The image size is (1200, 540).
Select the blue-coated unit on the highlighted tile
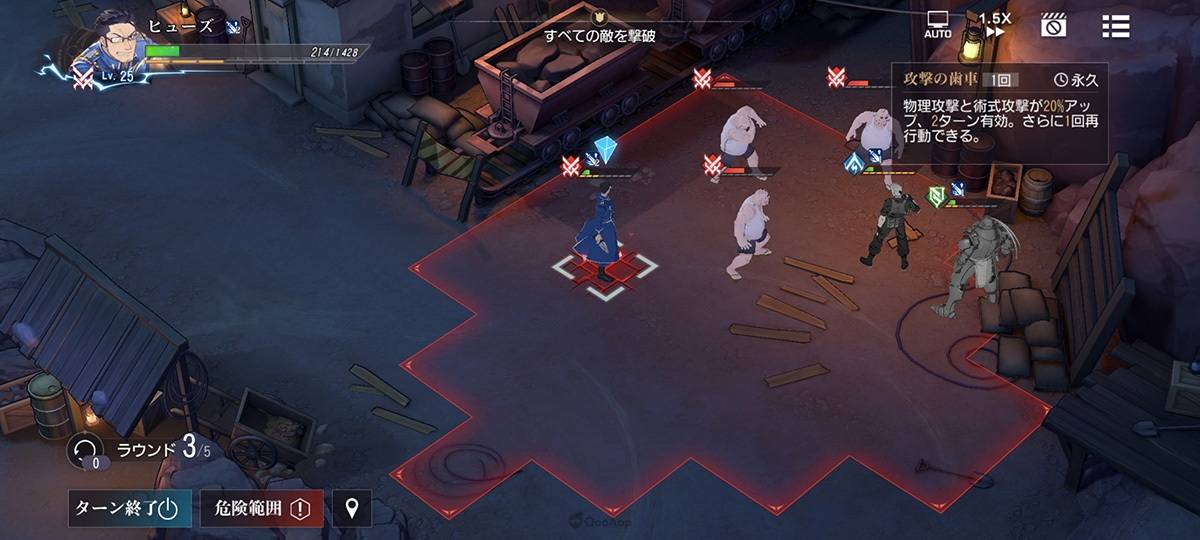tap(601, 235)
